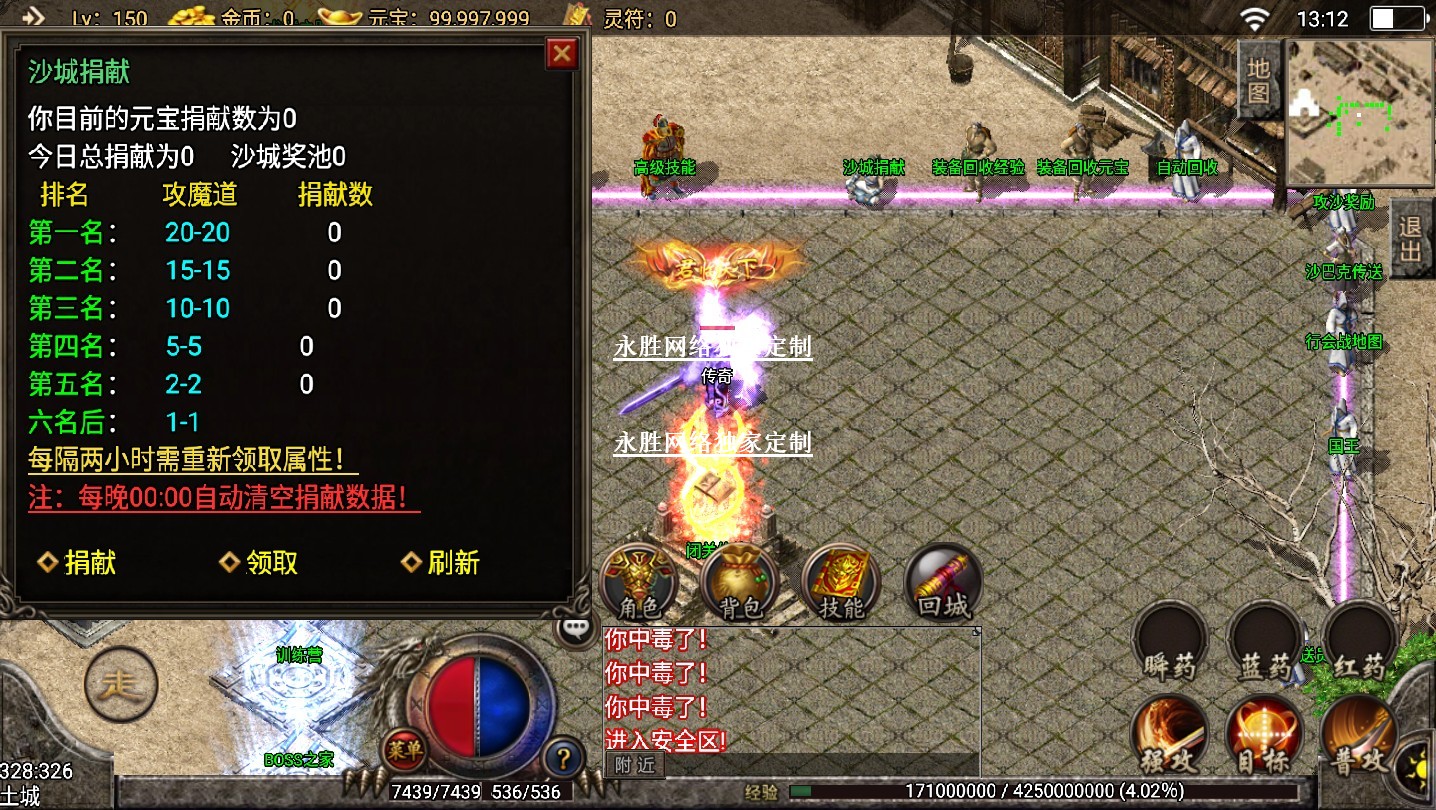Select the 领取 option
1436x810 pixels.
pyautogui.click(x=261, y=563)
